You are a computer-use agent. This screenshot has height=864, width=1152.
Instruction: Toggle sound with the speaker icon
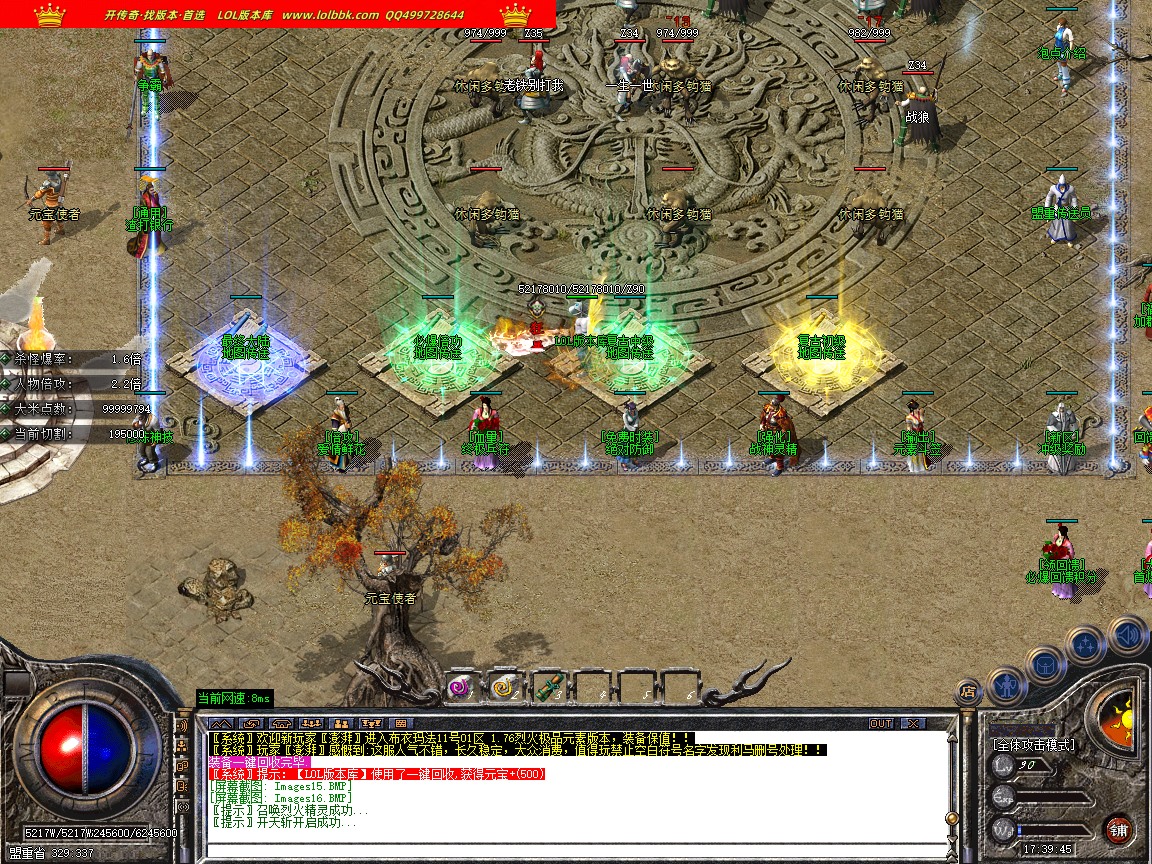pos(1126,634)
